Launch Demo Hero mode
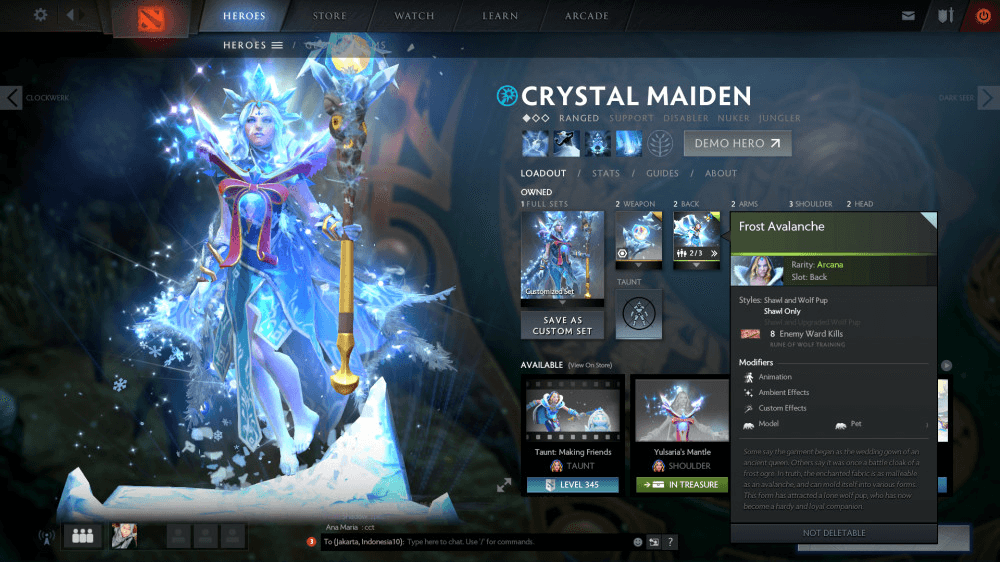Image resolution: width=1000 pixels, height=562 pixels. pyautogui.click(x=737, y=143)
